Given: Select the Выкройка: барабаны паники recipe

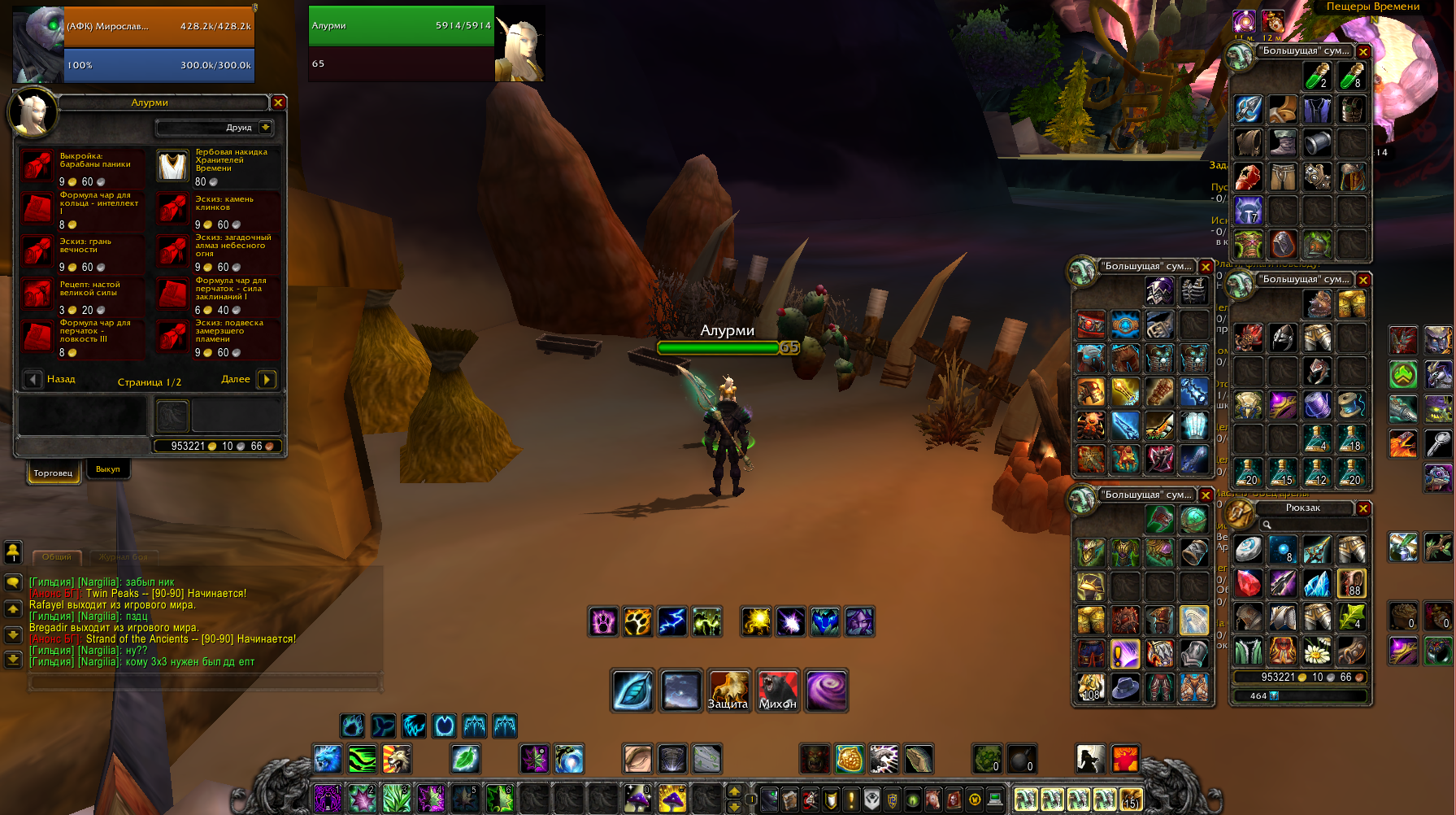Looking at the screenshot, I should [x=37, y=166].
